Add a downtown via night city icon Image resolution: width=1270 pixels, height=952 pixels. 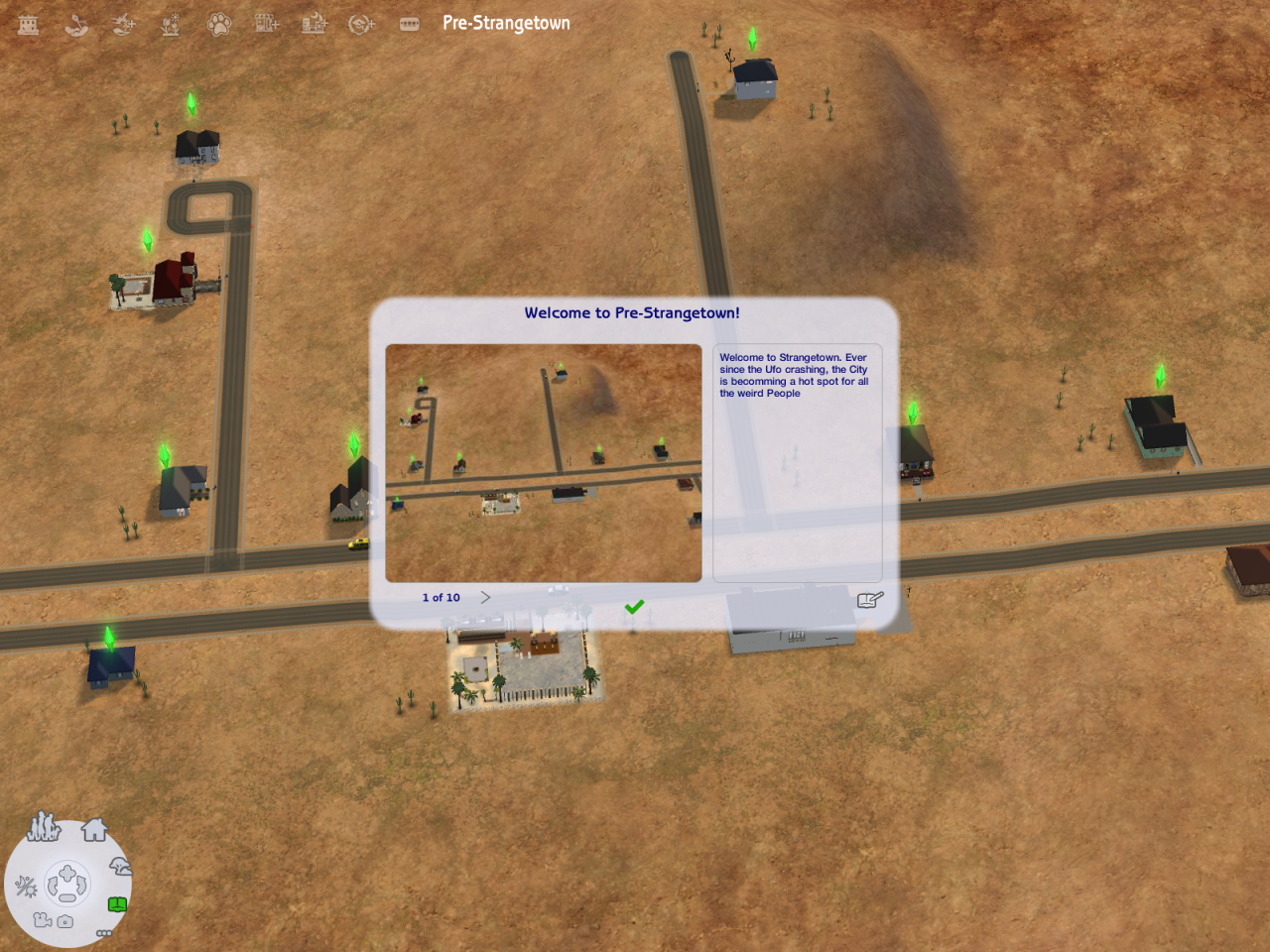tap(314, 24)
